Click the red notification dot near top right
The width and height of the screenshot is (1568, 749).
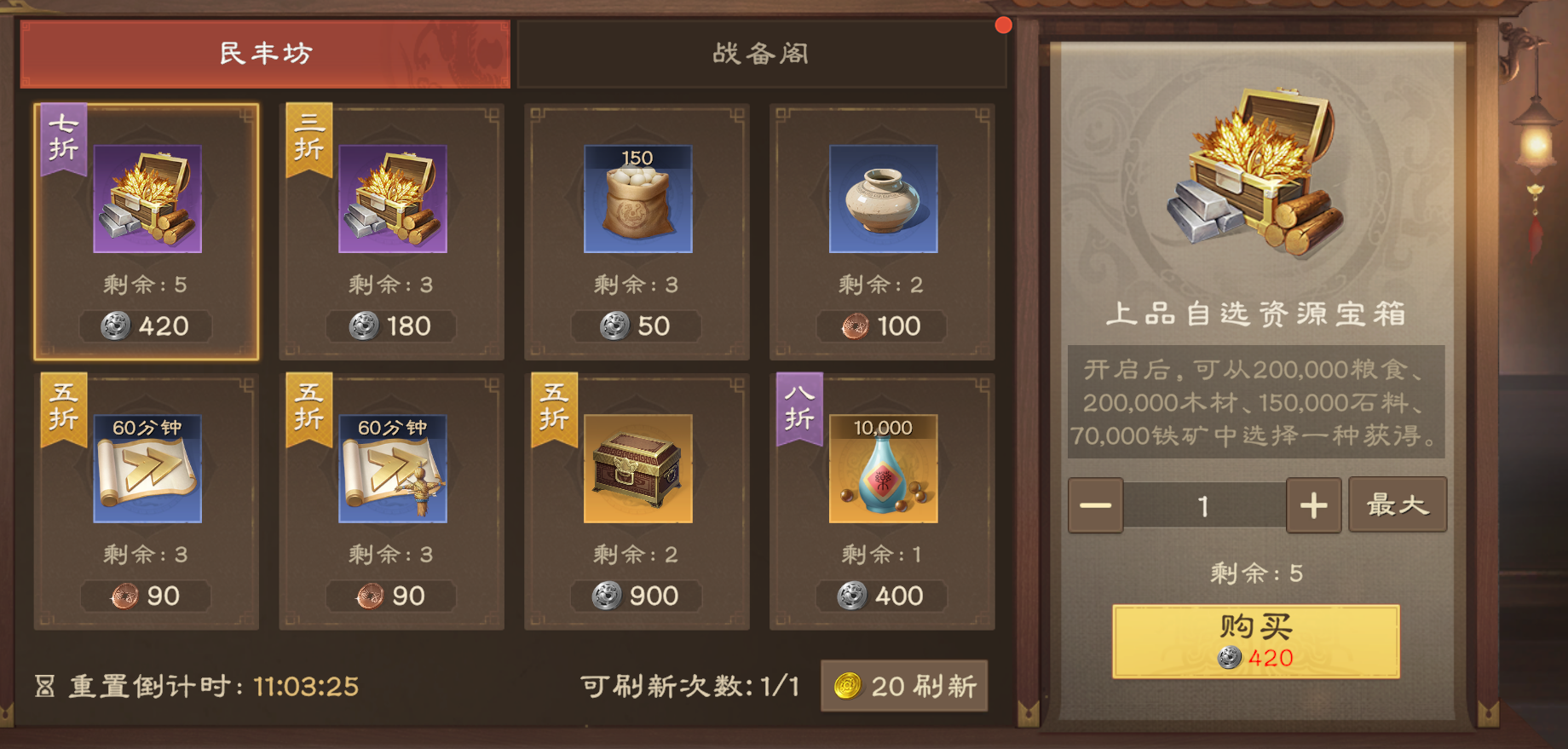point(1002,25)
